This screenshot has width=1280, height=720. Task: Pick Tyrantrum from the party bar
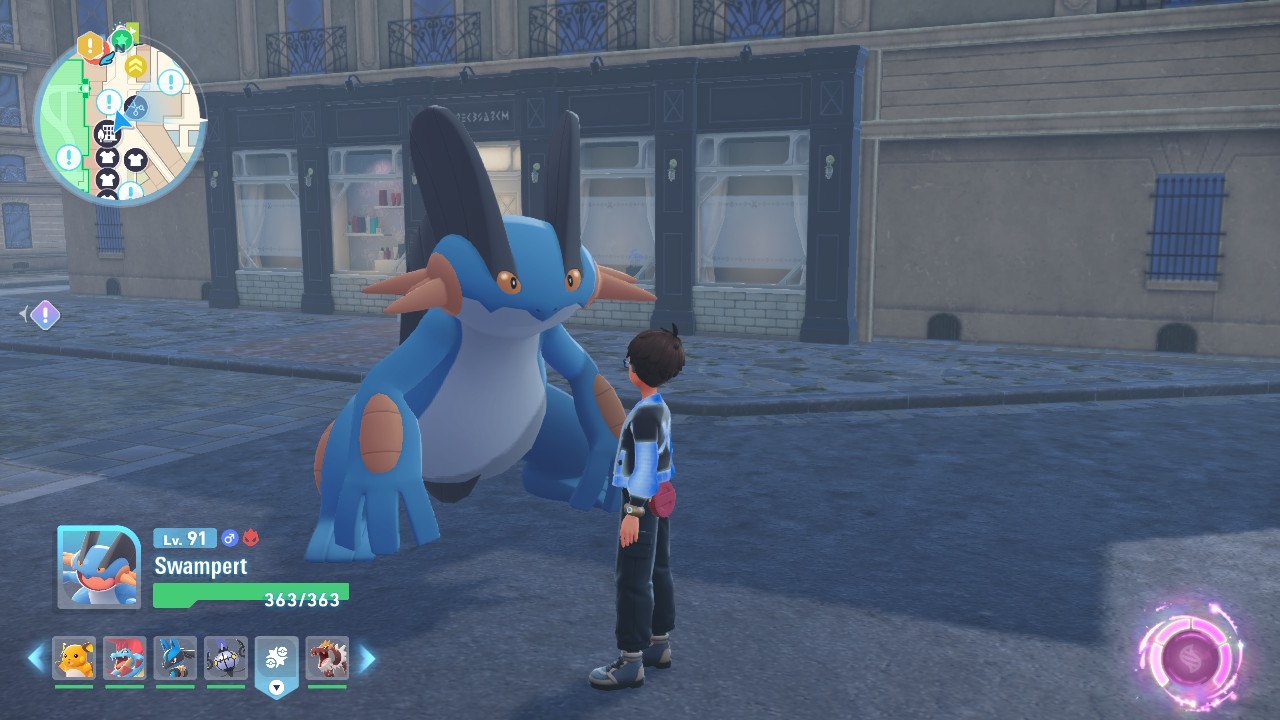(327, 658)
